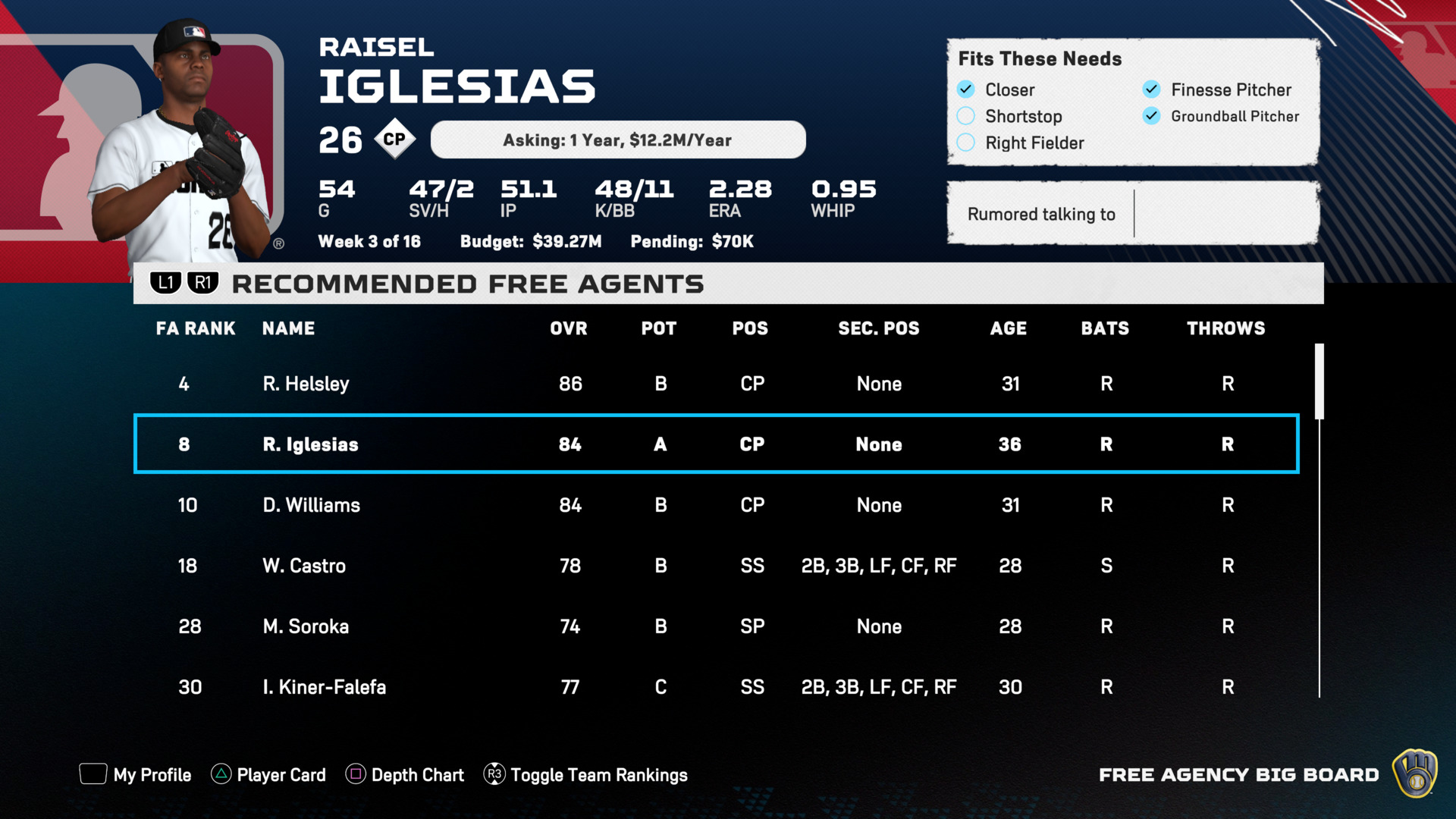Click the asking contract bar

click(x=617, y=140)
